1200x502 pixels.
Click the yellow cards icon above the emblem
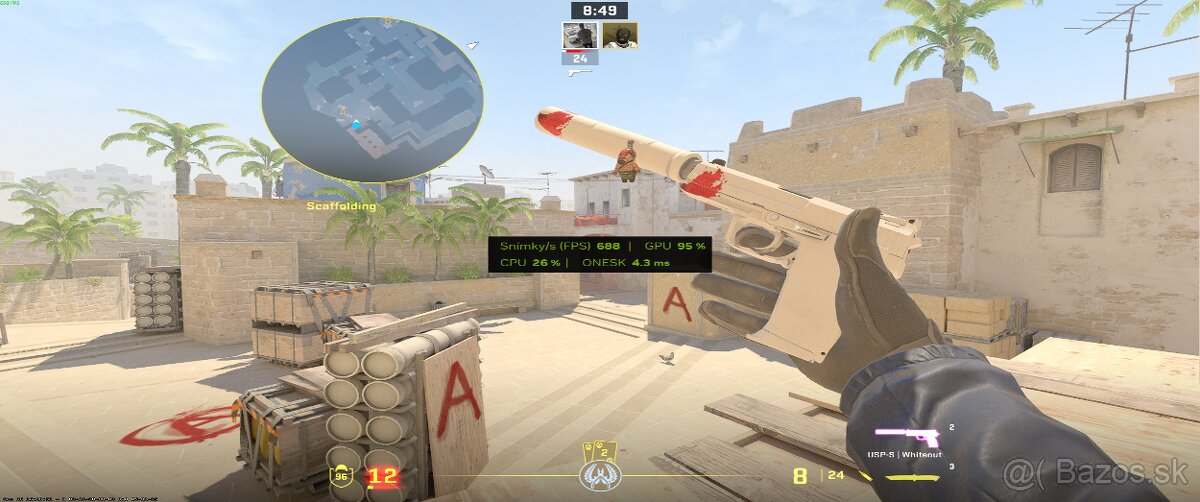[600, 451]
